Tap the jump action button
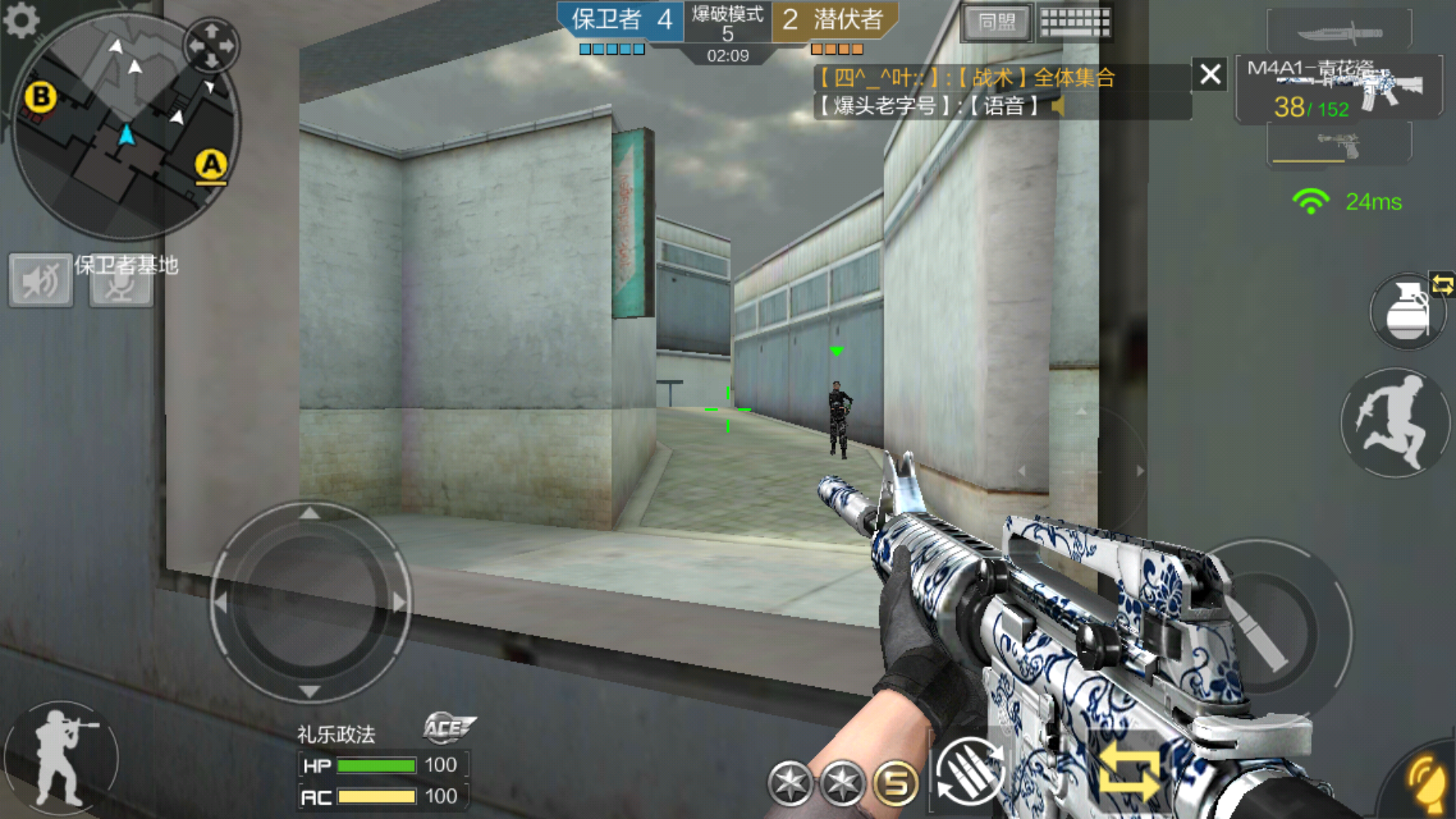This screenshot has width=1456, height=819. (1394, 423)
